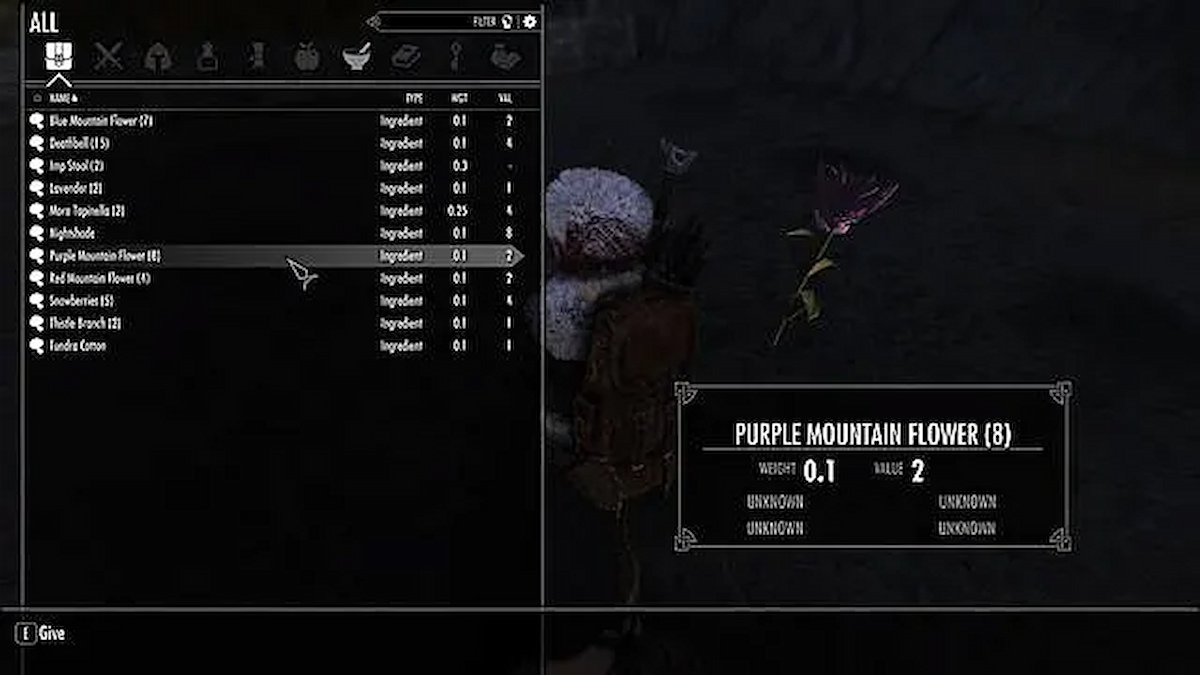
Task: Select the Mora Tapinella entry
Action: [87, 211]
